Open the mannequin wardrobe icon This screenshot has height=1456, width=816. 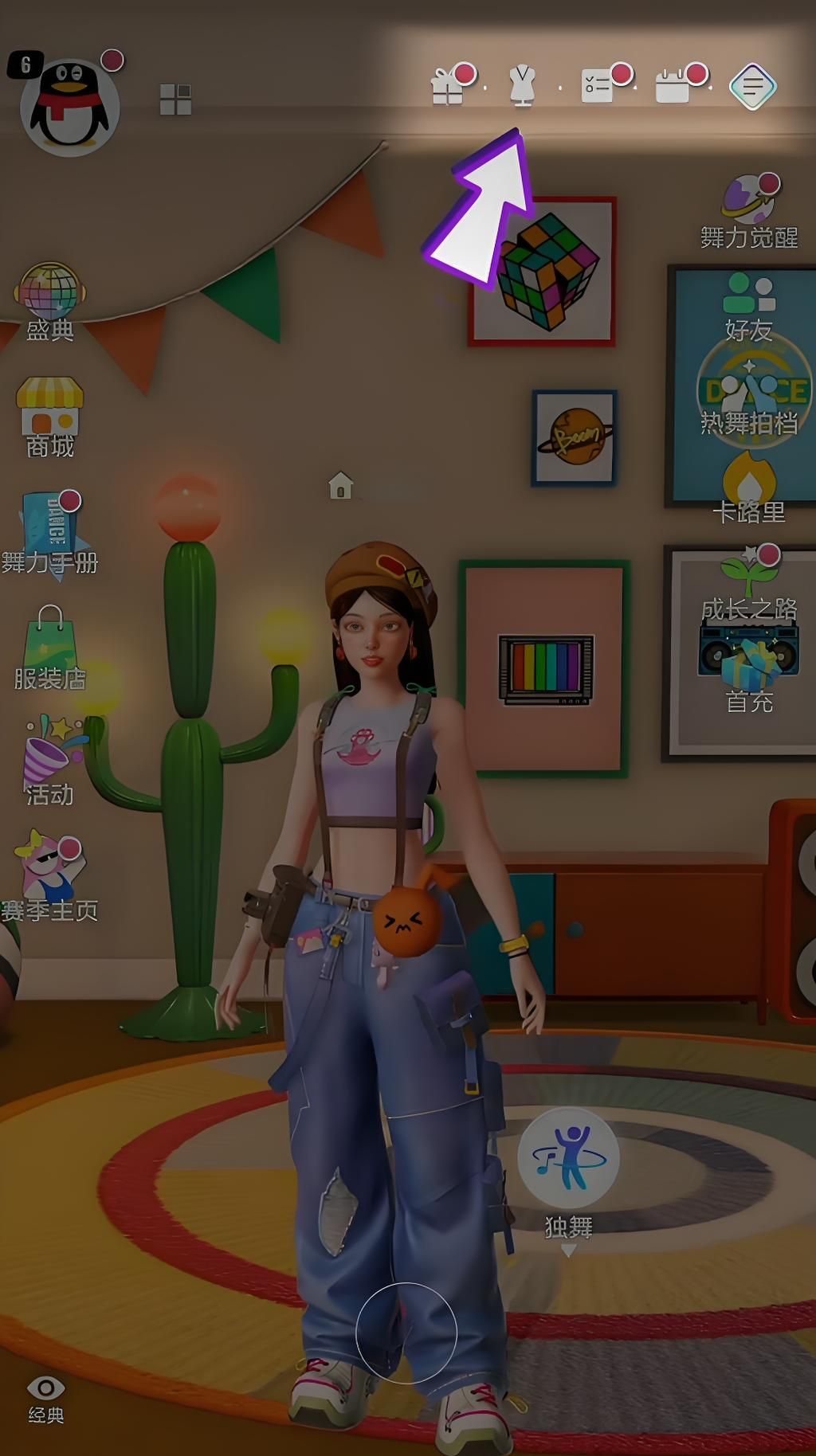(522, 86)
